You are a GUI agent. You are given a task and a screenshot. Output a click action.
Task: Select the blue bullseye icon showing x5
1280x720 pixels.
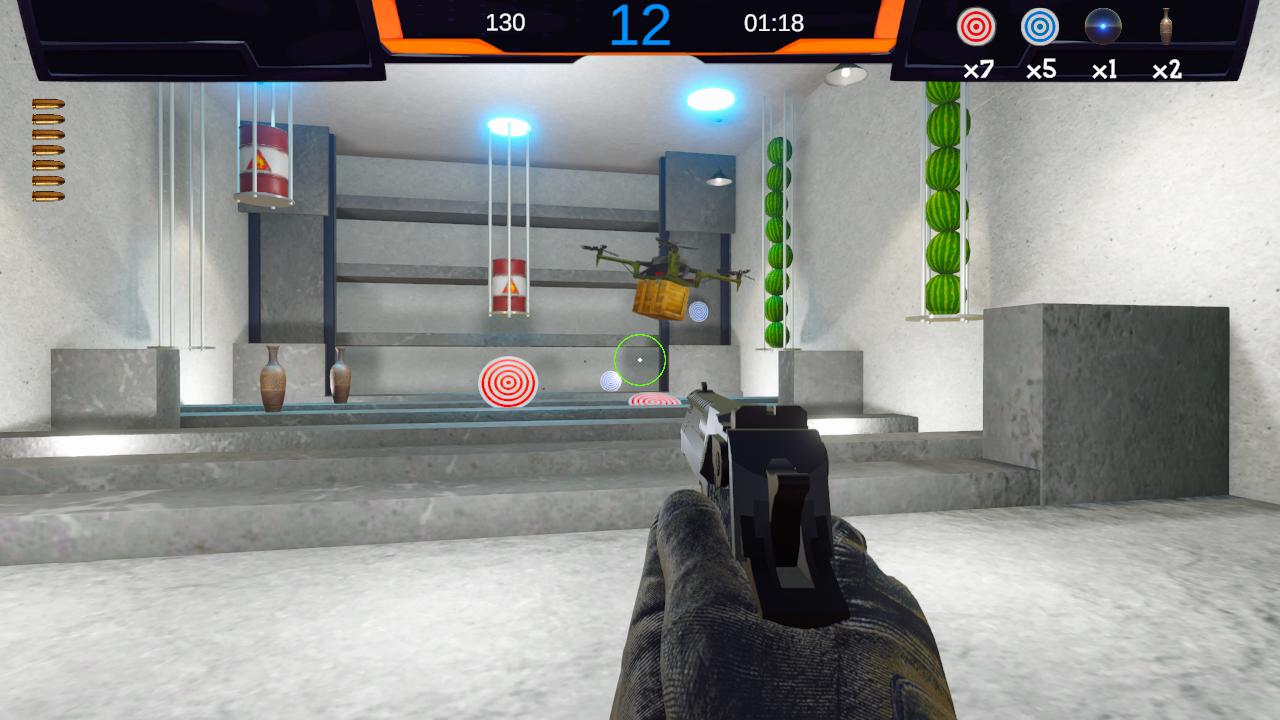tap(1040, 28)
